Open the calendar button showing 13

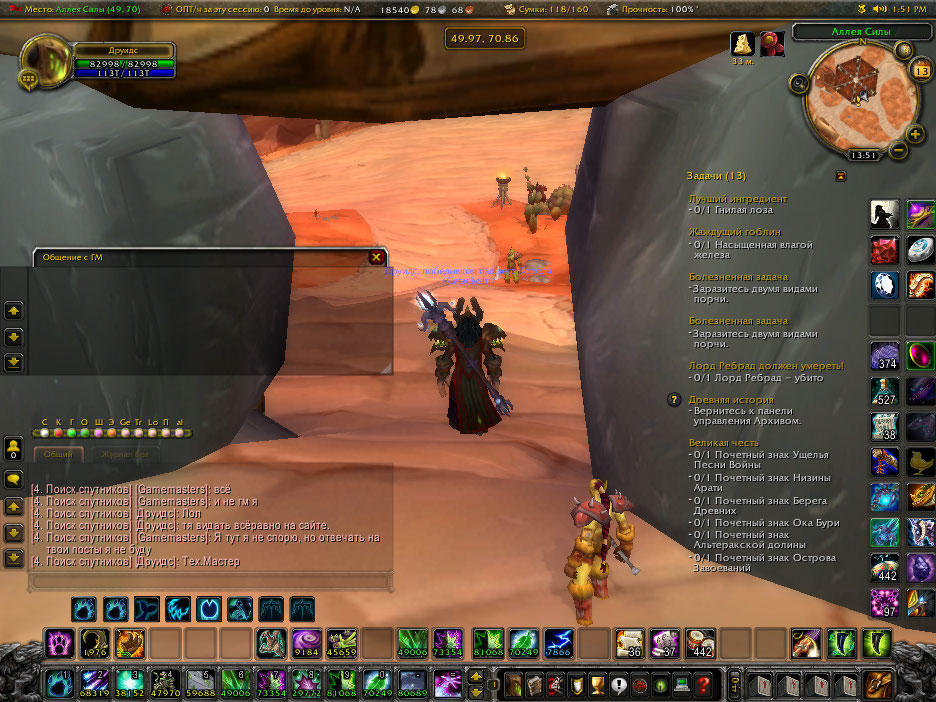click(x=921, y=71)
